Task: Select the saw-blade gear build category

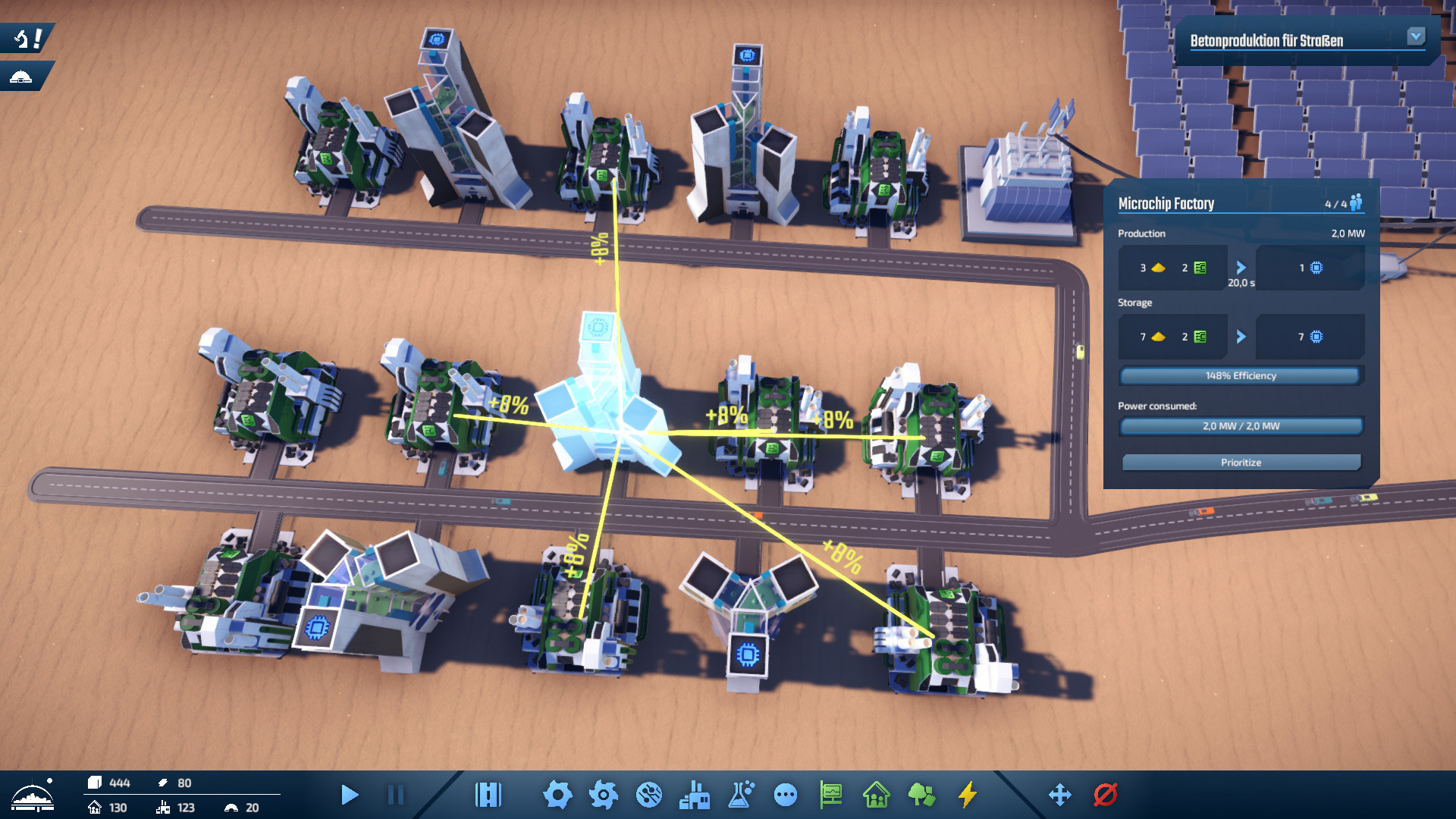Action: click(604, 795)
